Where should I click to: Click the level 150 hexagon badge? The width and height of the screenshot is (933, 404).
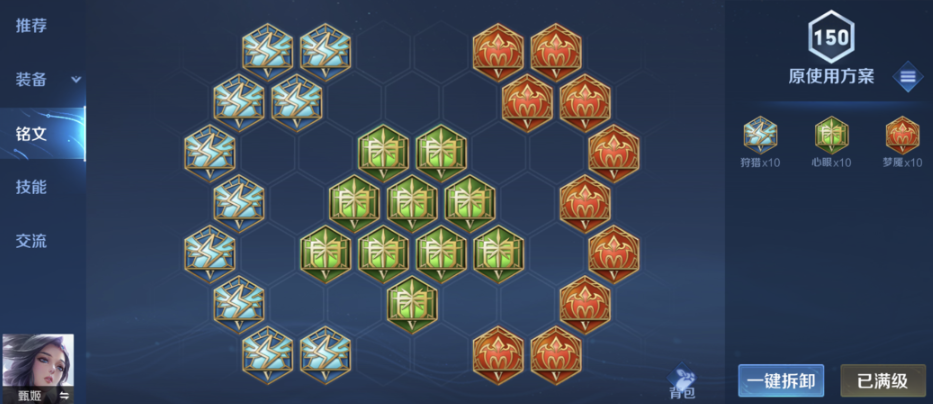tap(831, 39)
